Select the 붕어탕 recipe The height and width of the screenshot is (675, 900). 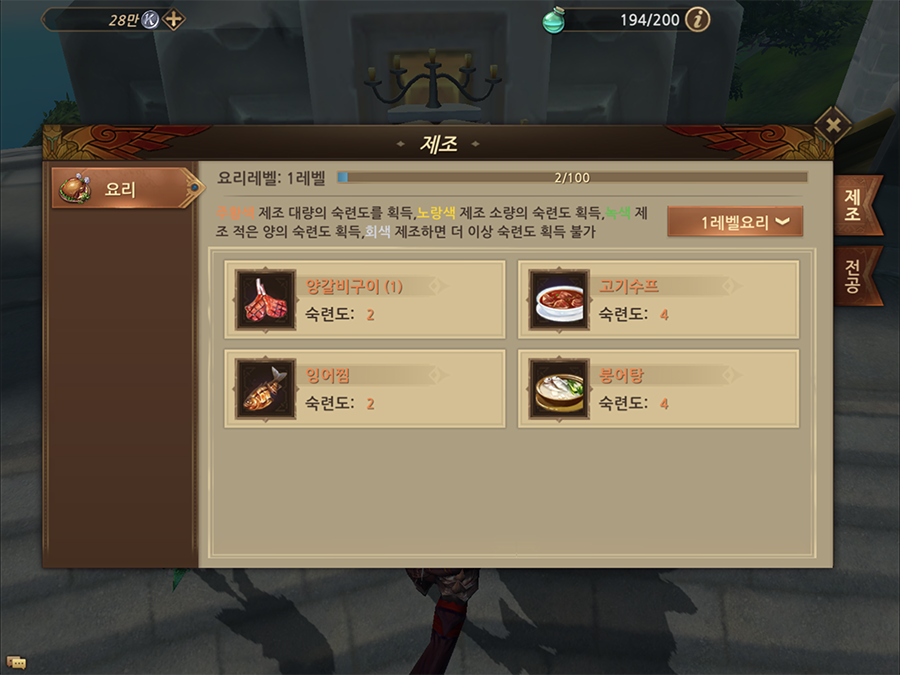click(658, 388)
